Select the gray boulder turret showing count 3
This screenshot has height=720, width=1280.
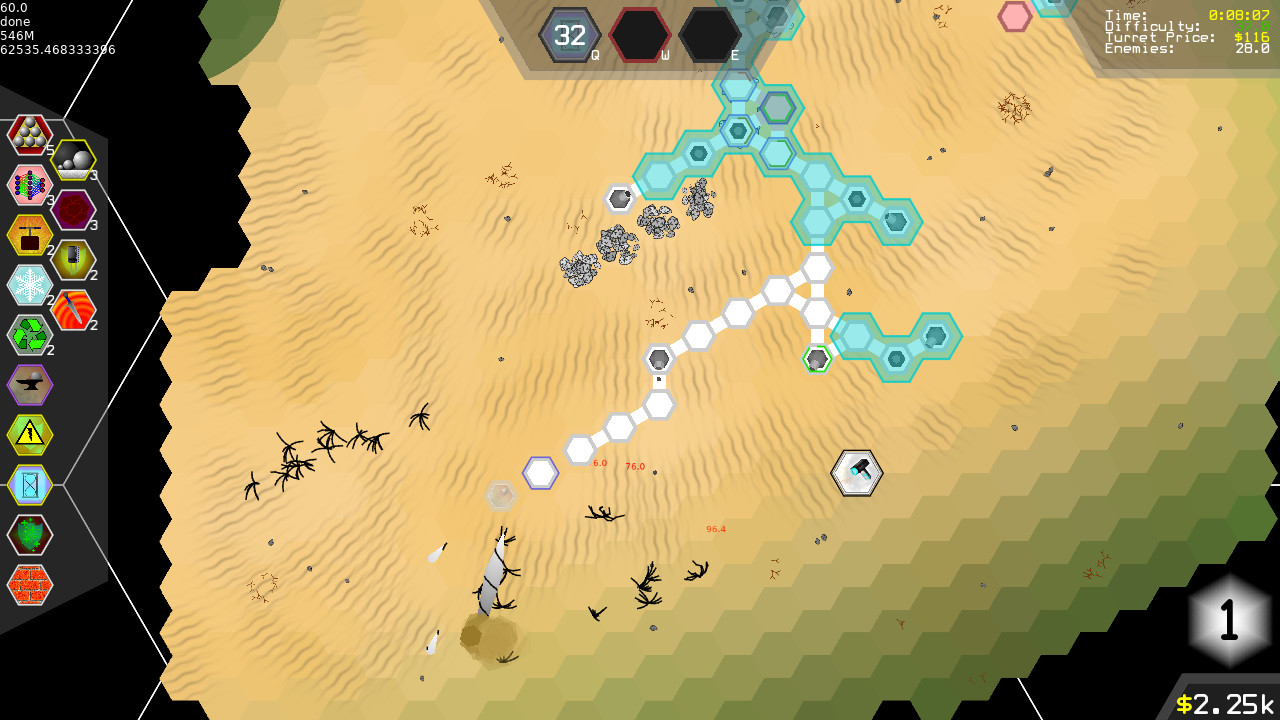75,158
